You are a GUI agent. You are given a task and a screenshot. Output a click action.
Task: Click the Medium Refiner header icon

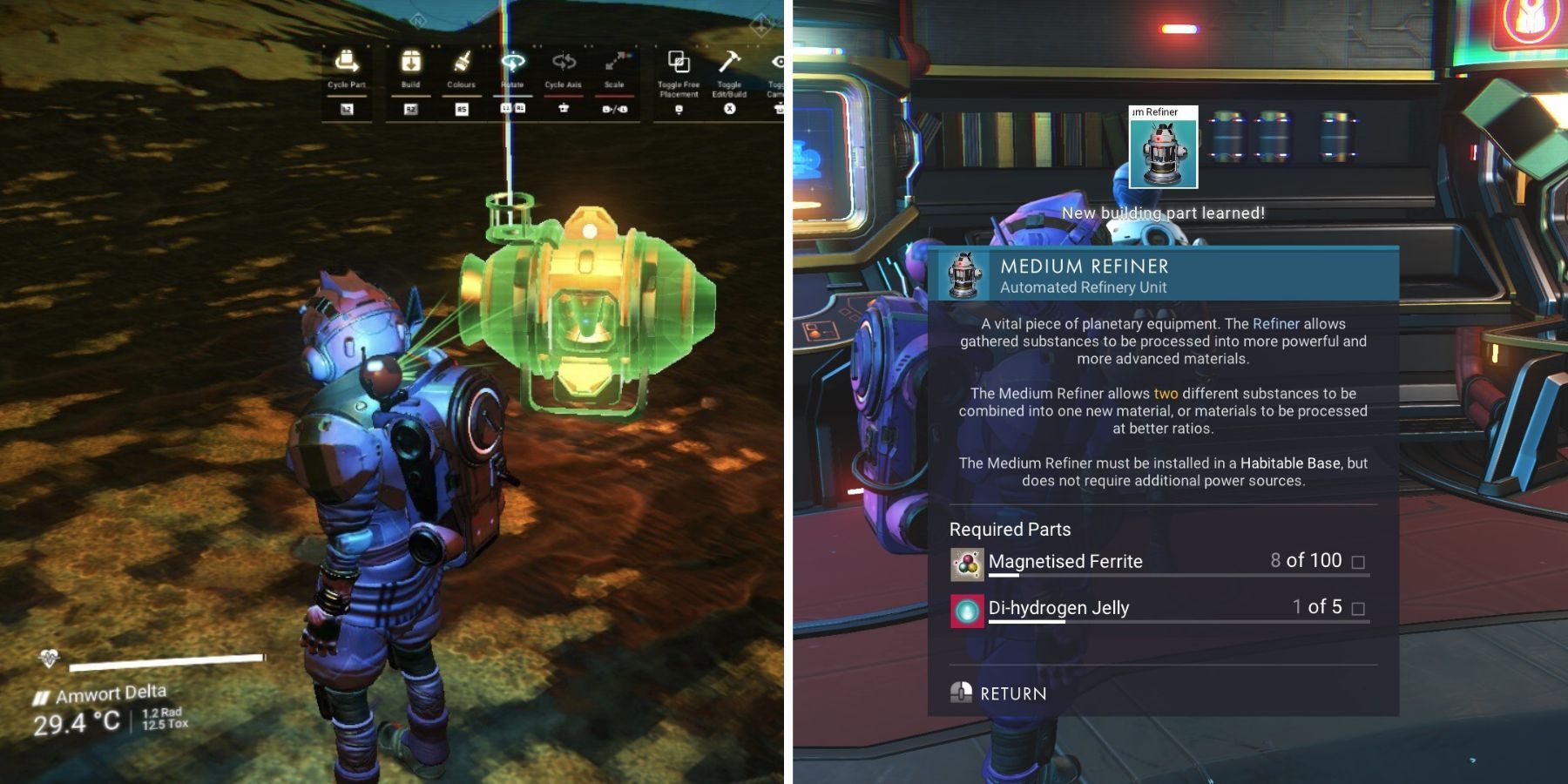point(965,275)
